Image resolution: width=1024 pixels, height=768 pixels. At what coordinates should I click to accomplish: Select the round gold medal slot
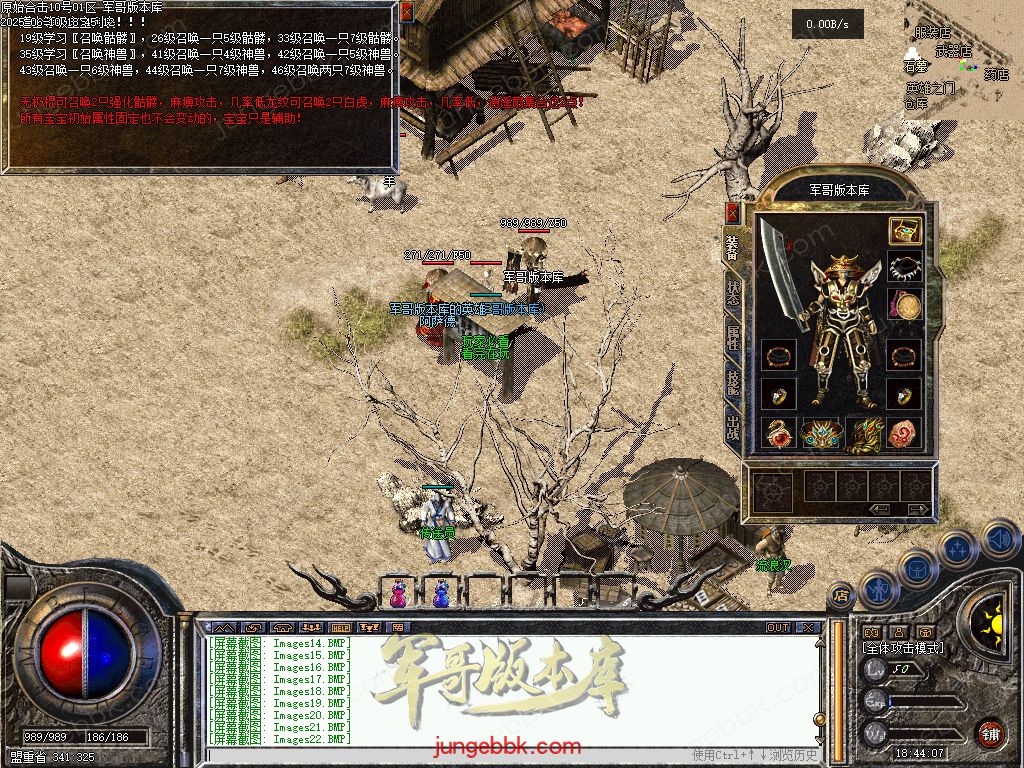pyautogui.click(x=905, y=305)
